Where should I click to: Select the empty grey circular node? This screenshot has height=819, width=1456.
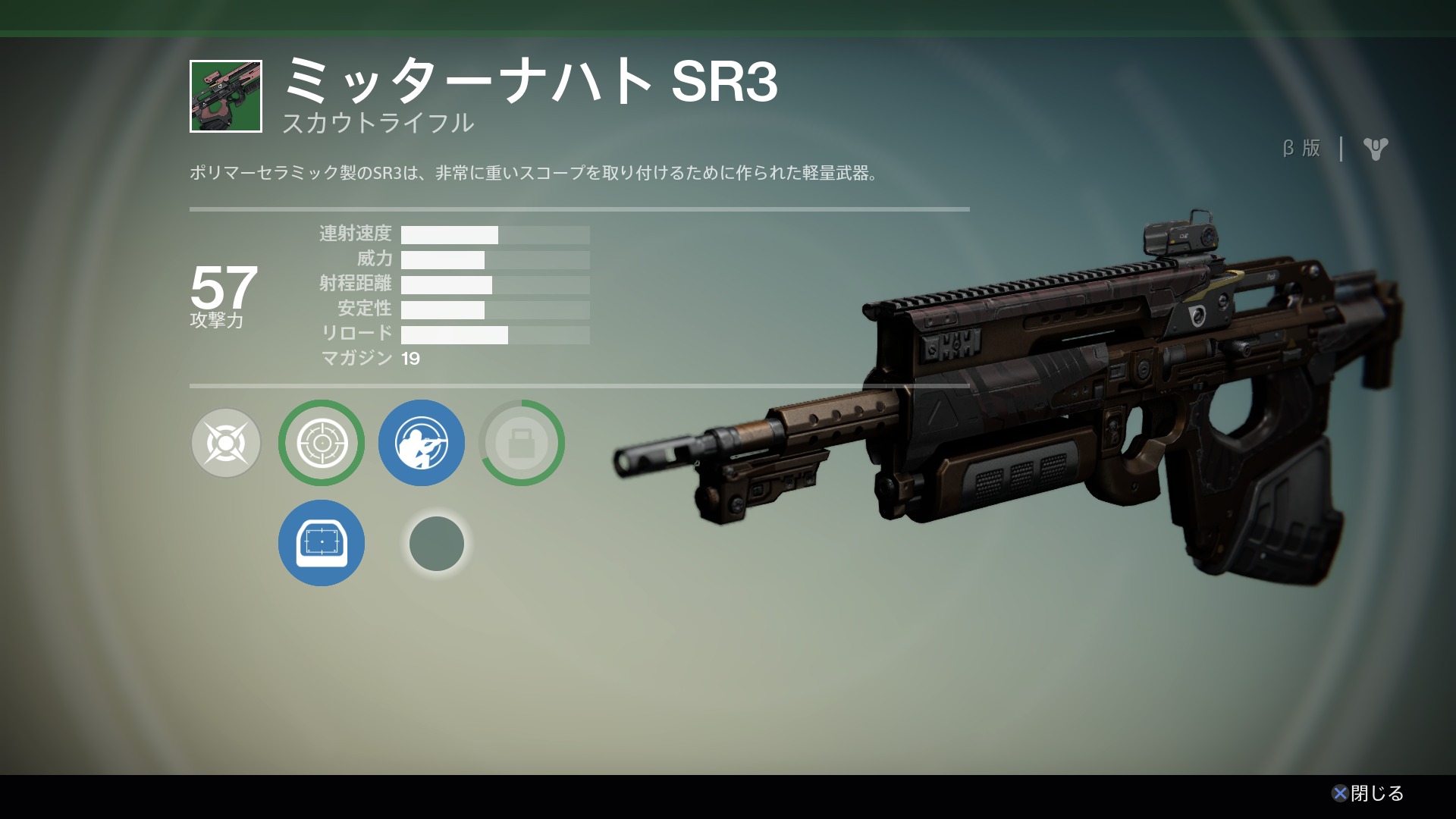[x=437, y=543]
